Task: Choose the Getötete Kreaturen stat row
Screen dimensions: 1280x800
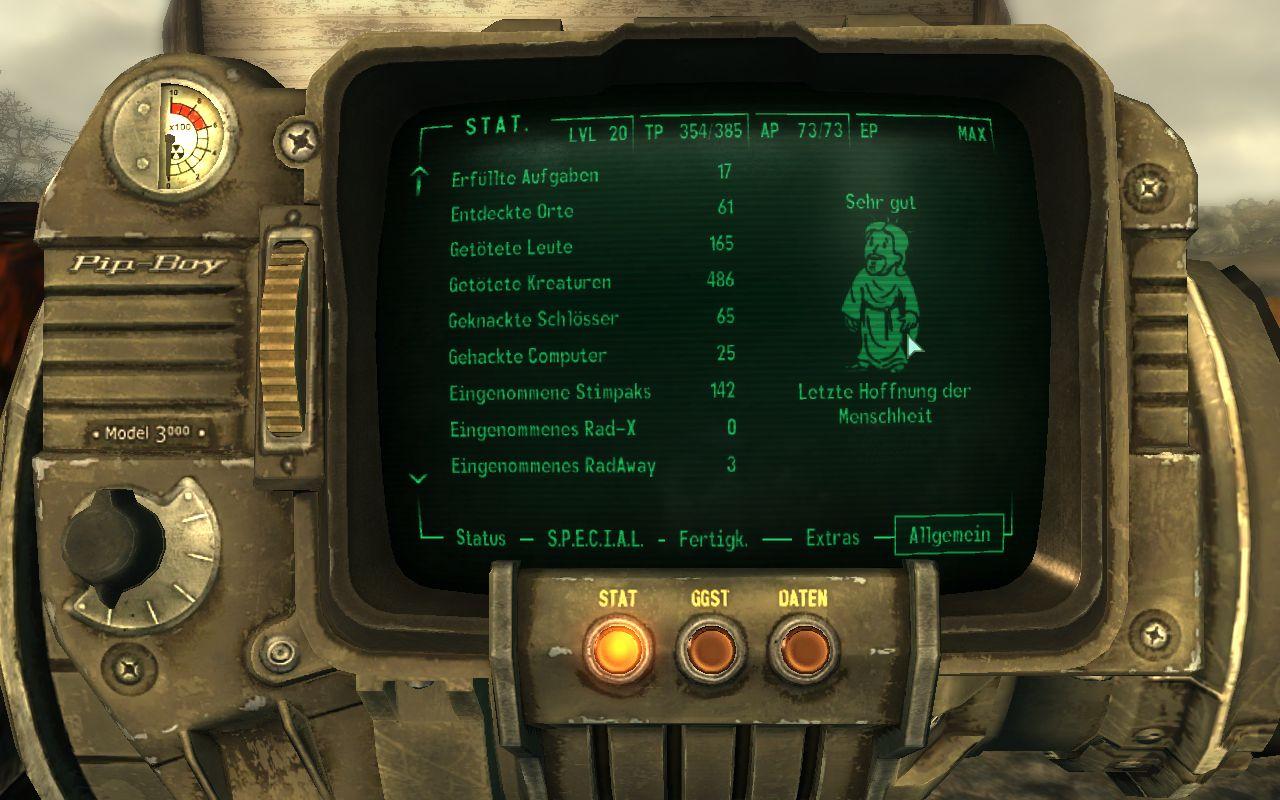Action: click(530, 283)
